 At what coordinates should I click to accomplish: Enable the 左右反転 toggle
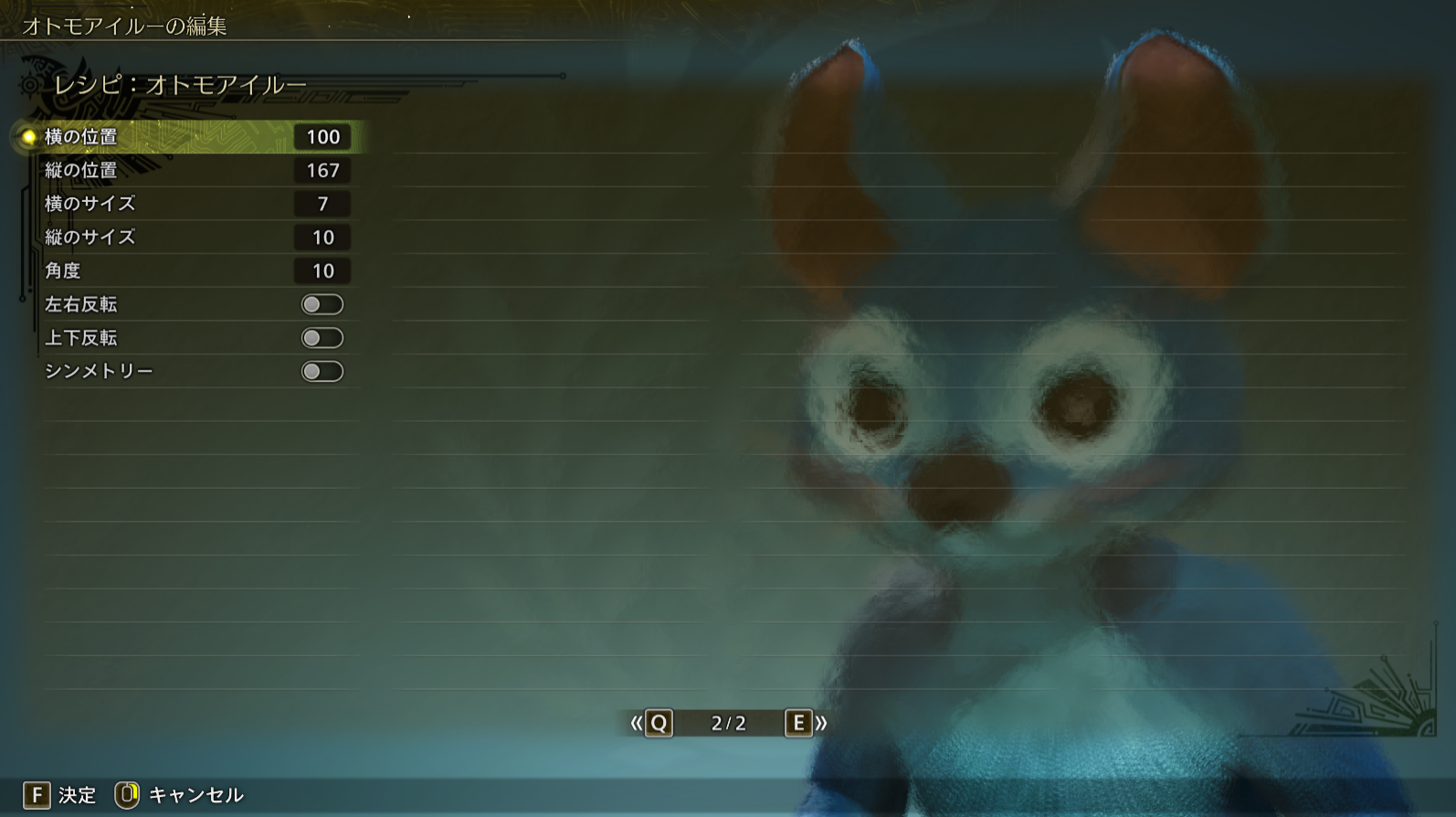click(322, 303)
